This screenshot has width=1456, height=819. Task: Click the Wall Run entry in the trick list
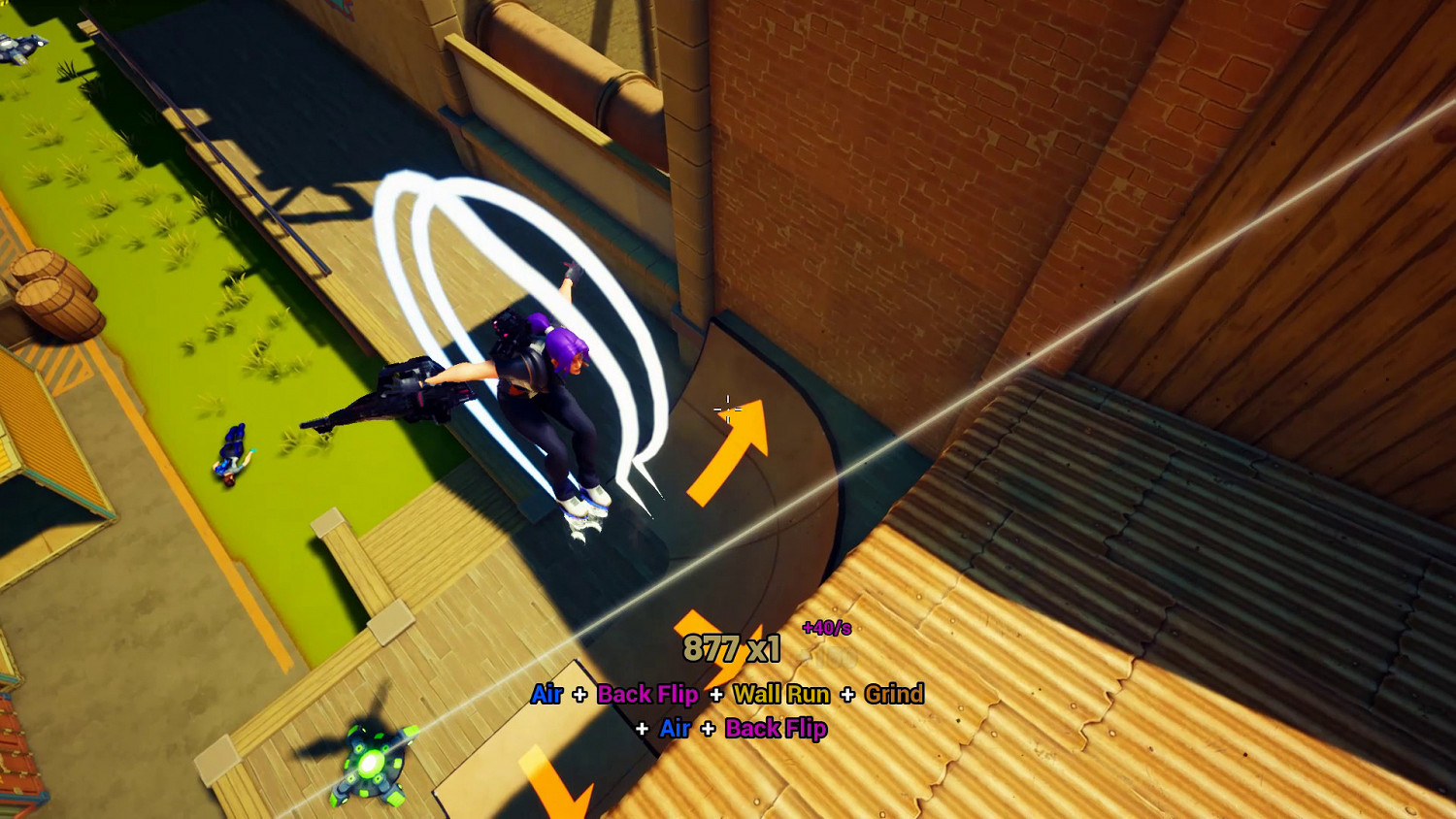click(x=781, y=695)
